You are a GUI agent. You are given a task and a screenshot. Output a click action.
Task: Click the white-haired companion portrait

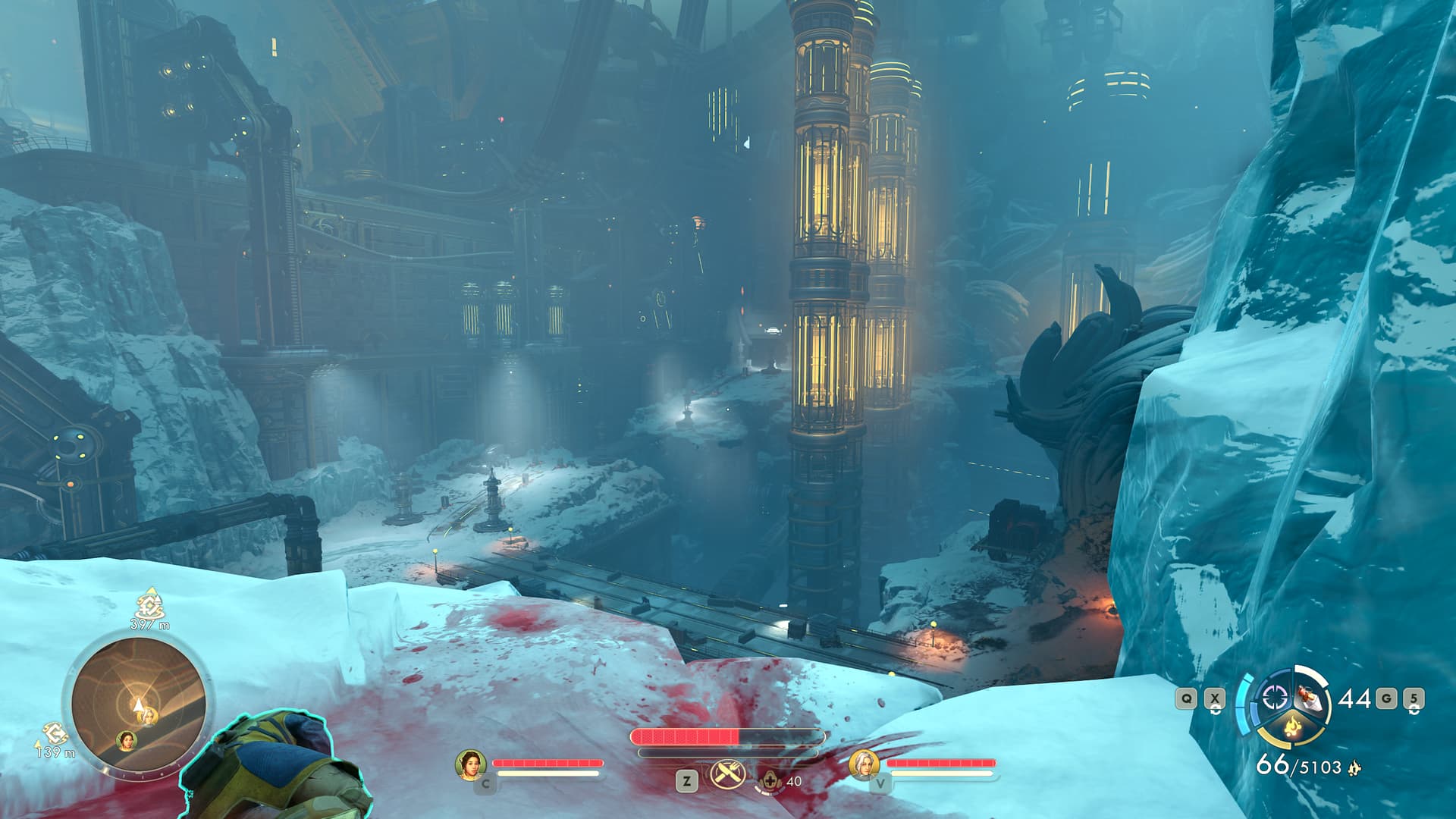864,764
